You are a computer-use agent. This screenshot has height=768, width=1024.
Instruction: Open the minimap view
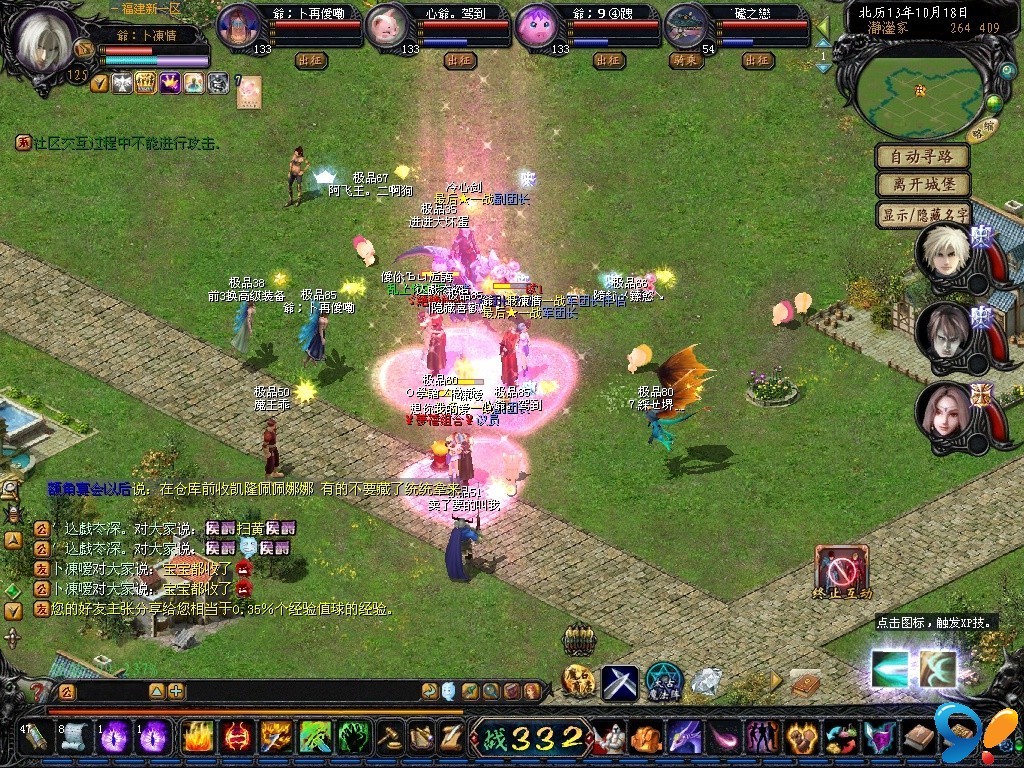point(920,89)
